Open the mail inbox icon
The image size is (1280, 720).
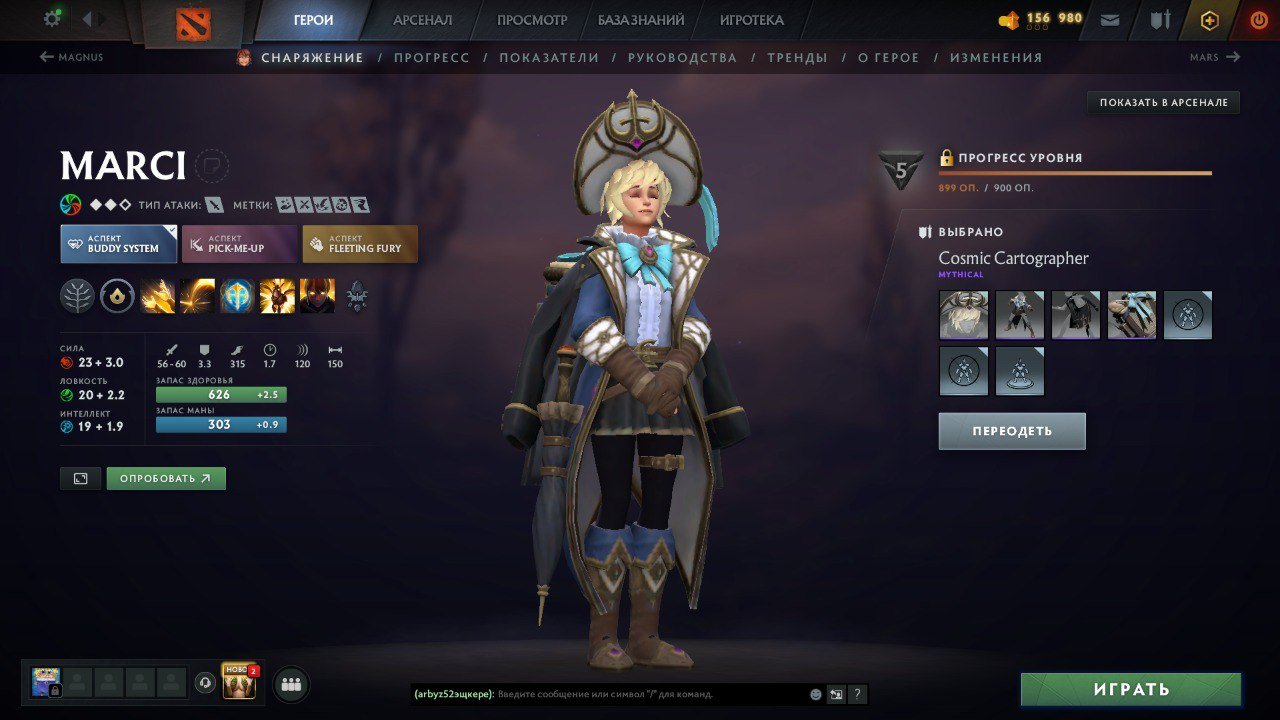[1110, 19]
